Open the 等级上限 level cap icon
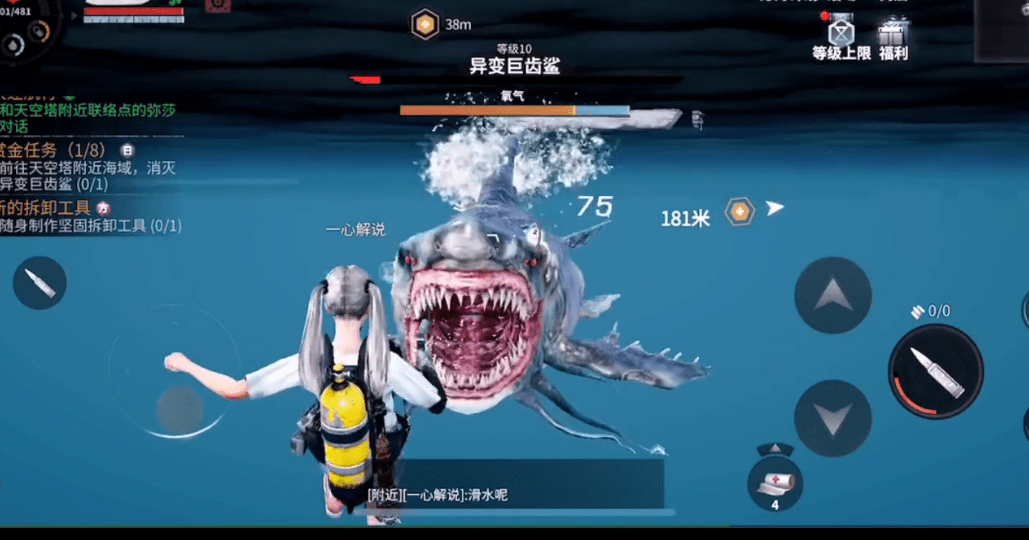 point(841,38)
